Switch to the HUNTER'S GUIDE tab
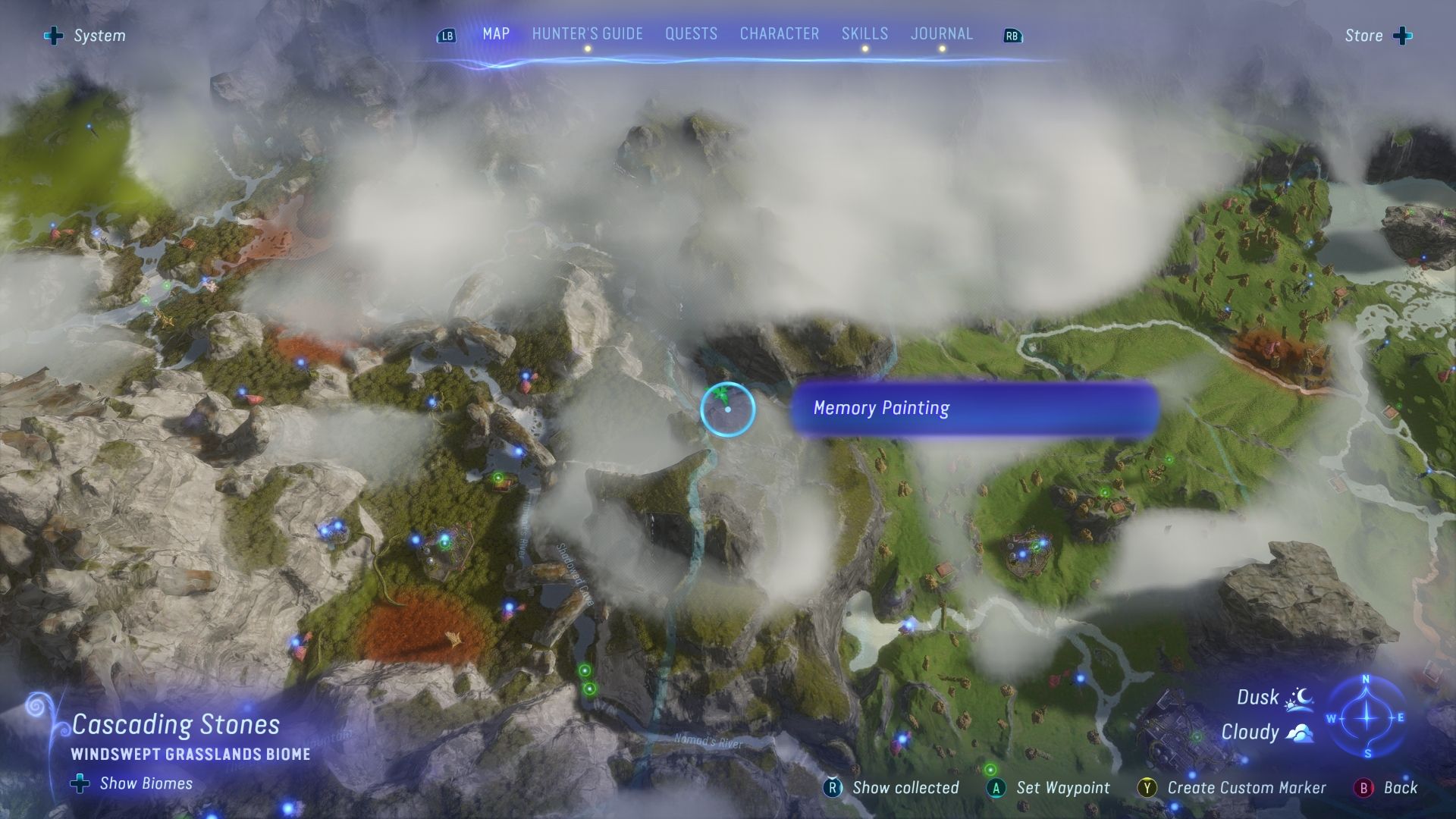This screenshot has height=819, width=1456. (x=588, y=33)
